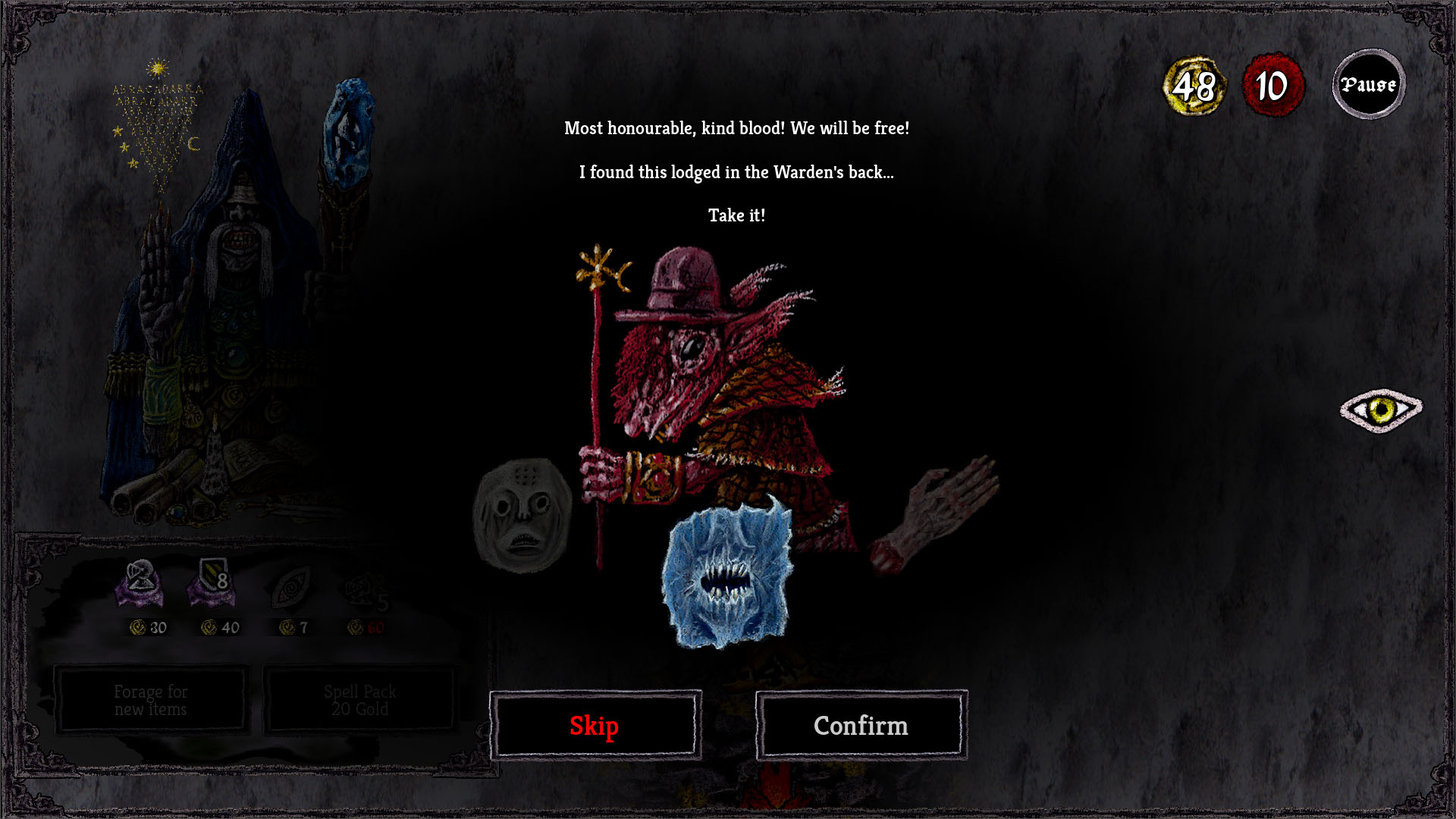Screen dimensions: 1456x819
Task: Inspect the gold coin counter showing 48
Action: (x=1193, y=86)
